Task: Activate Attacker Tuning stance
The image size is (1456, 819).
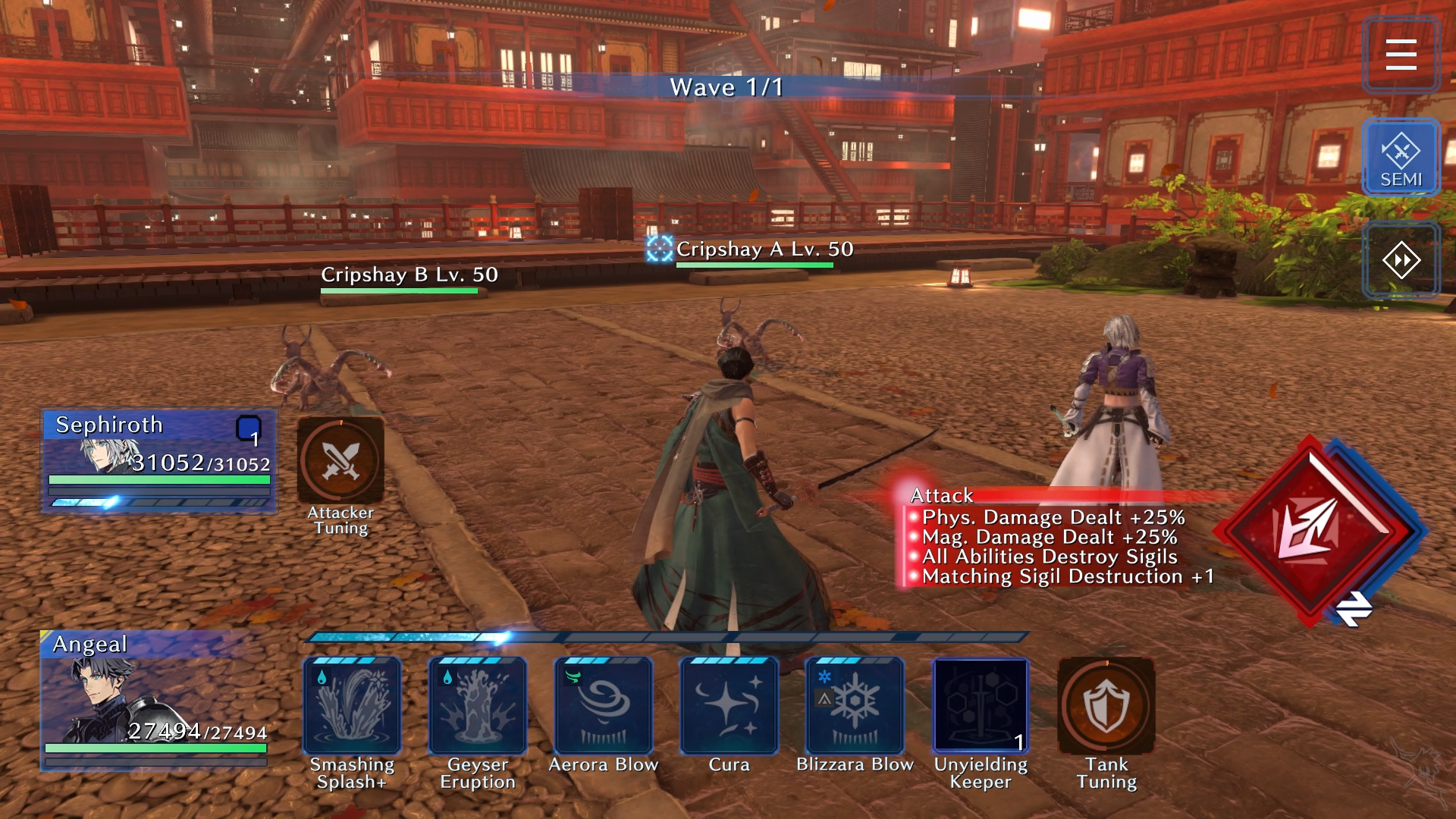Action: [340, 461]
